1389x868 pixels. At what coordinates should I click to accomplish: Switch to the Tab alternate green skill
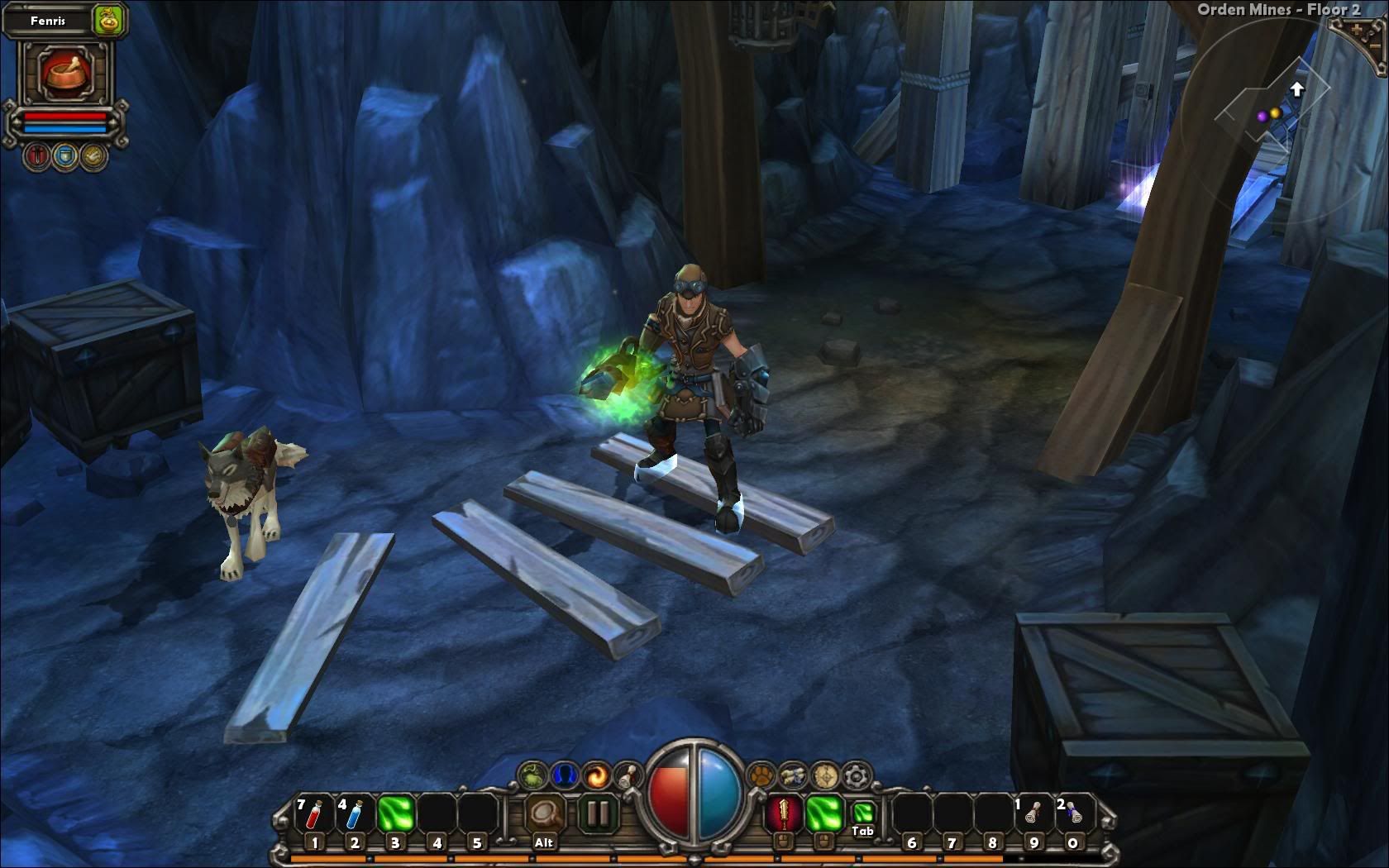coord(862,813)
